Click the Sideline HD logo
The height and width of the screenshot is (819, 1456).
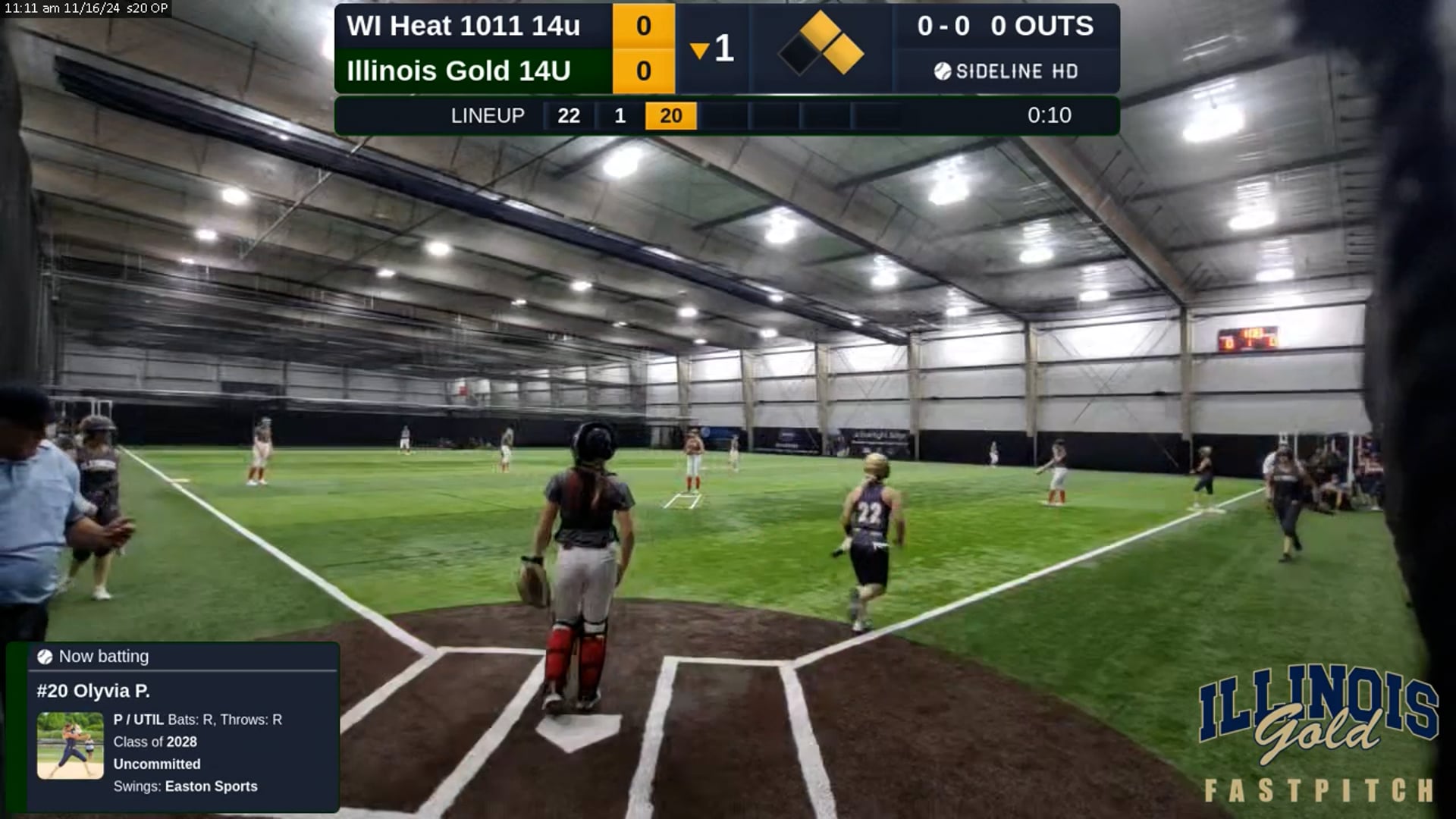click(x=1006, y=71)
